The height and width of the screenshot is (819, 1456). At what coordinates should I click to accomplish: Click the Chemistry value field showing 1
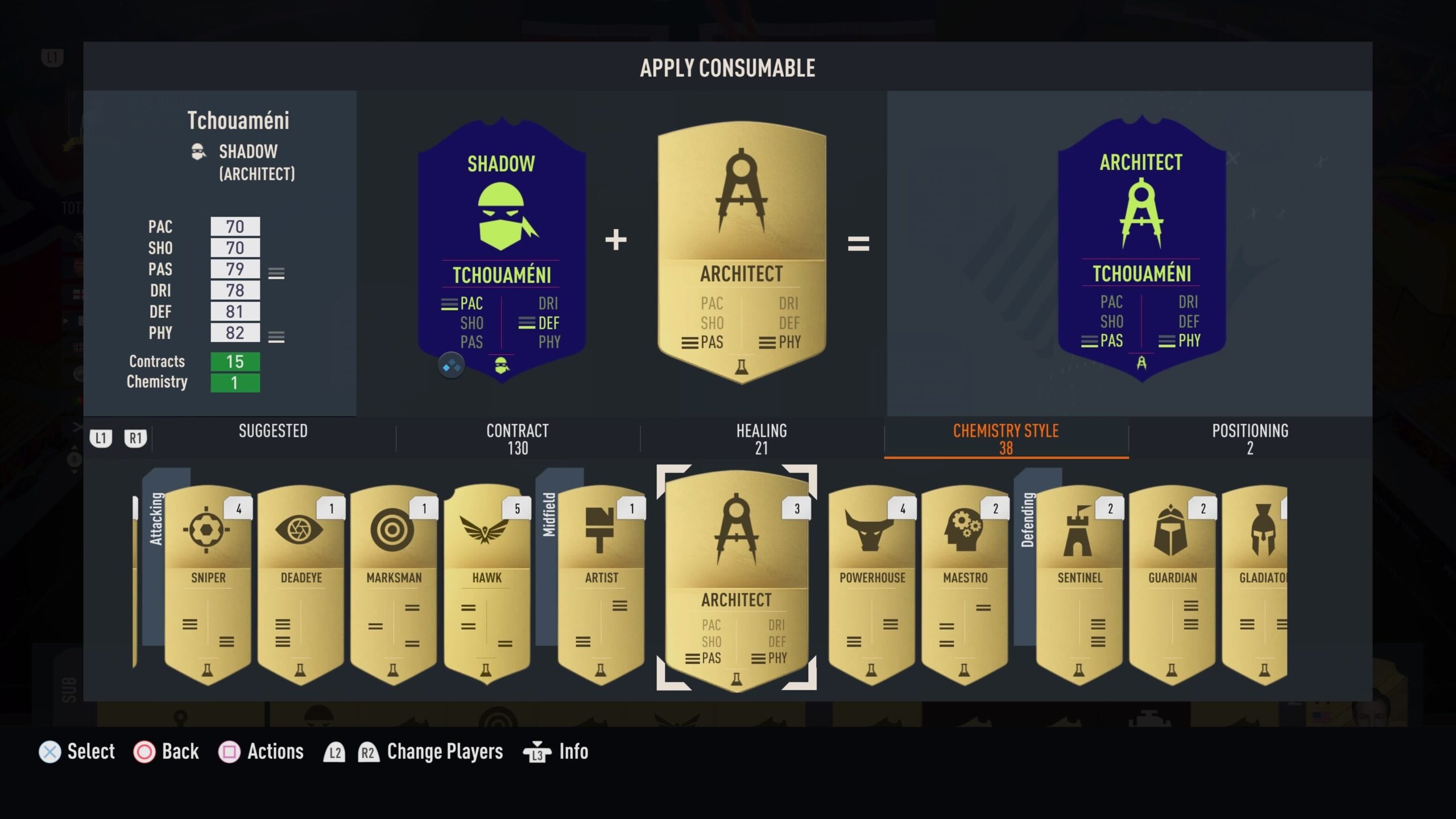pyautogui.click(x=235, y=383)
